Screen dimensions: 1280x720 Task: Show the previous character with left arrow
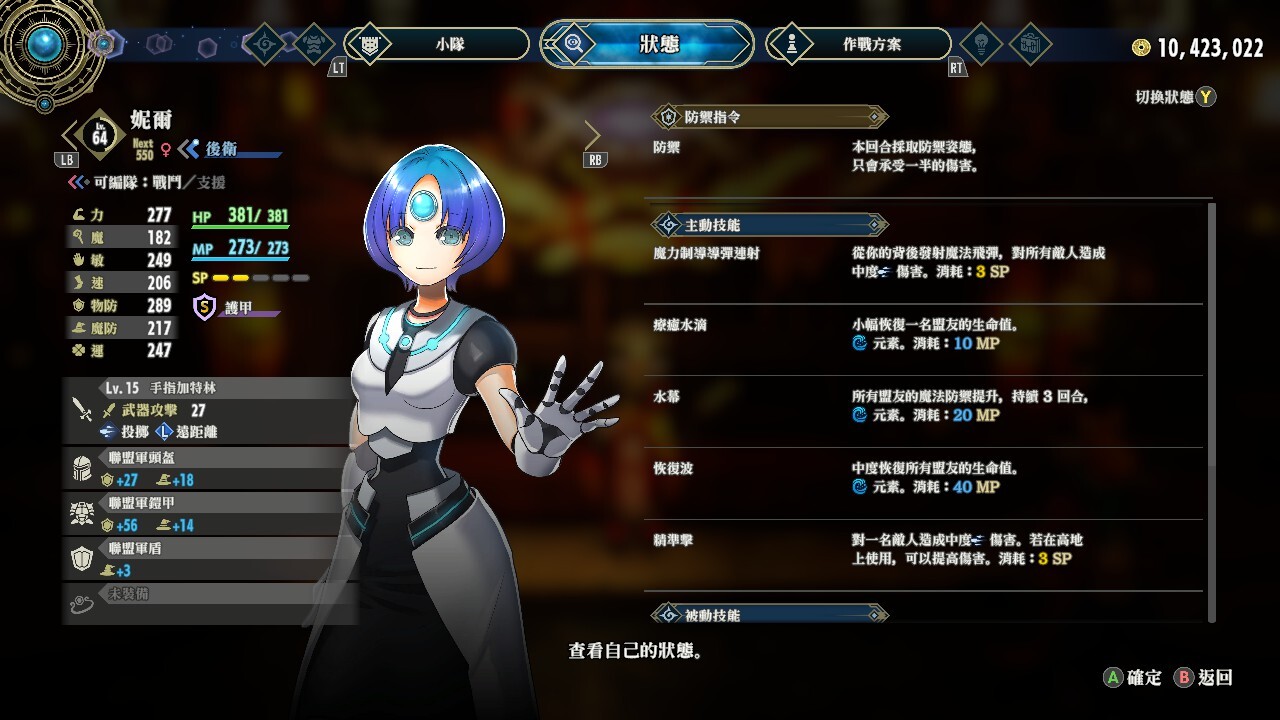[68, 135]
